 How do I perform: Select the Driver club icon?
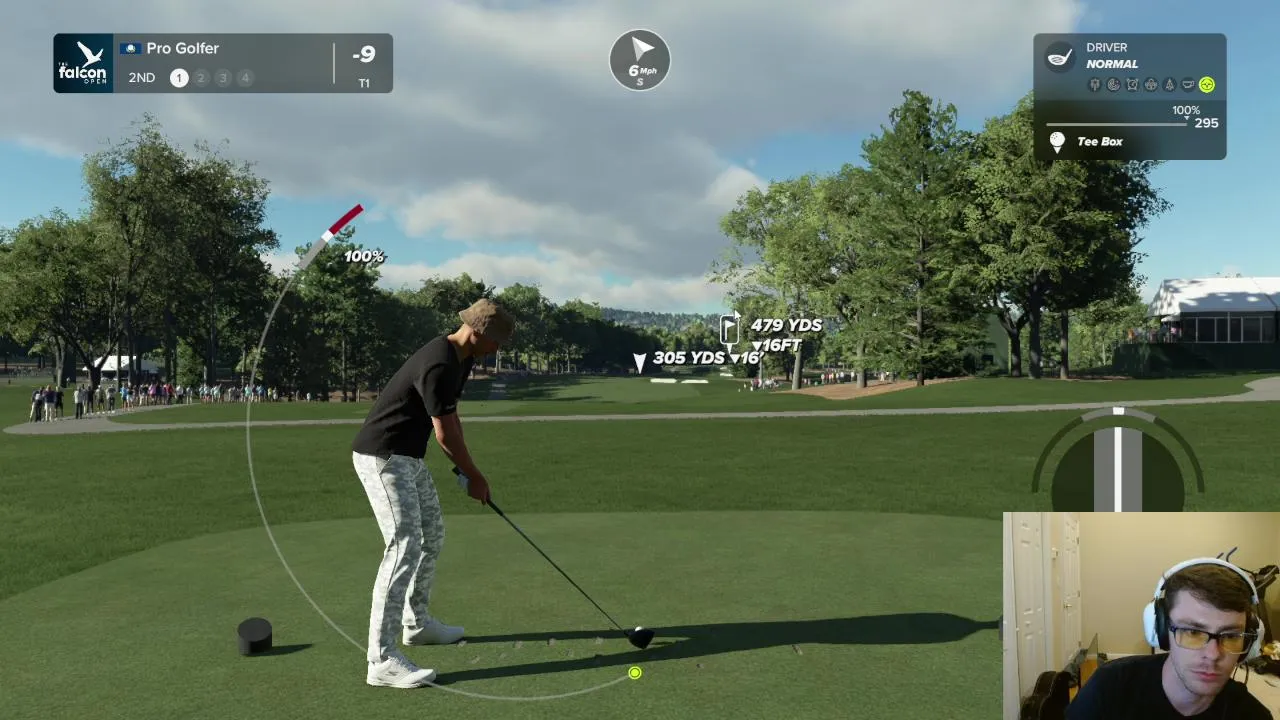(x=1060, y=56)
